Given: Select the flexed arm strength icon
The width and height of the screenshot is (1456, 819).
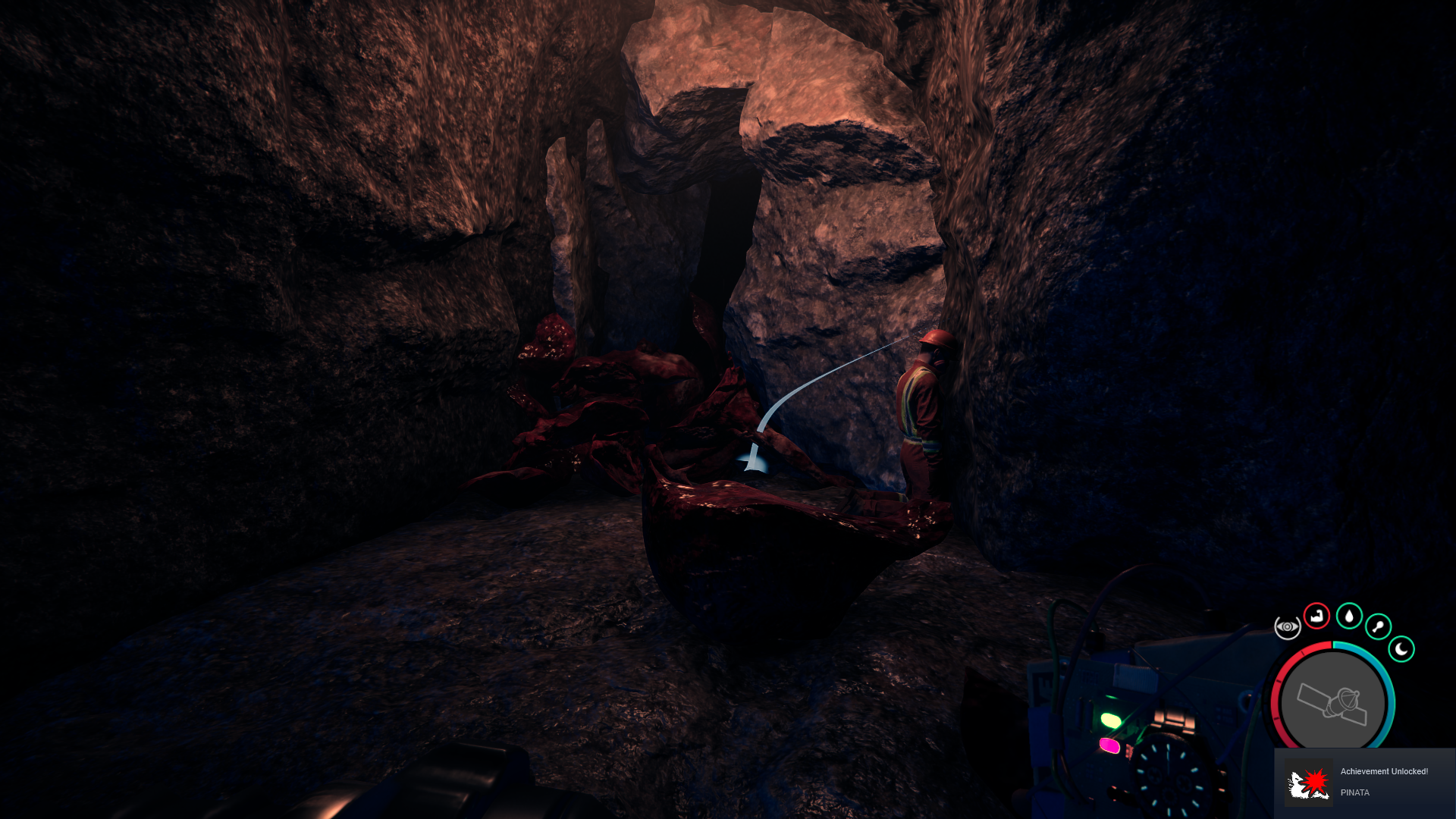Looking at the screenshot, I should click(x=1316, y=616).
